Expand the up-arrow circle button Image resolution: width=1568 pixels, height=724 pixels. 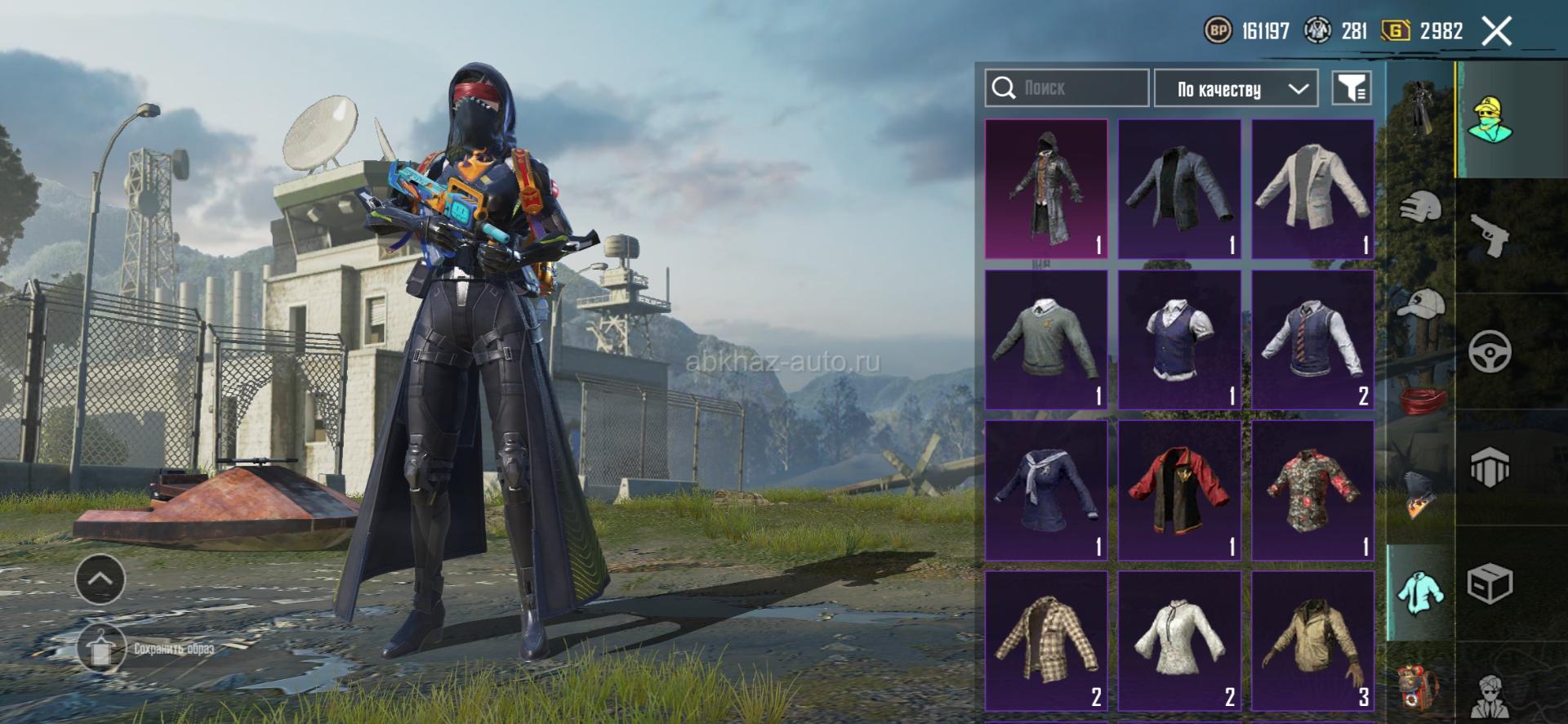click(100, 579)
